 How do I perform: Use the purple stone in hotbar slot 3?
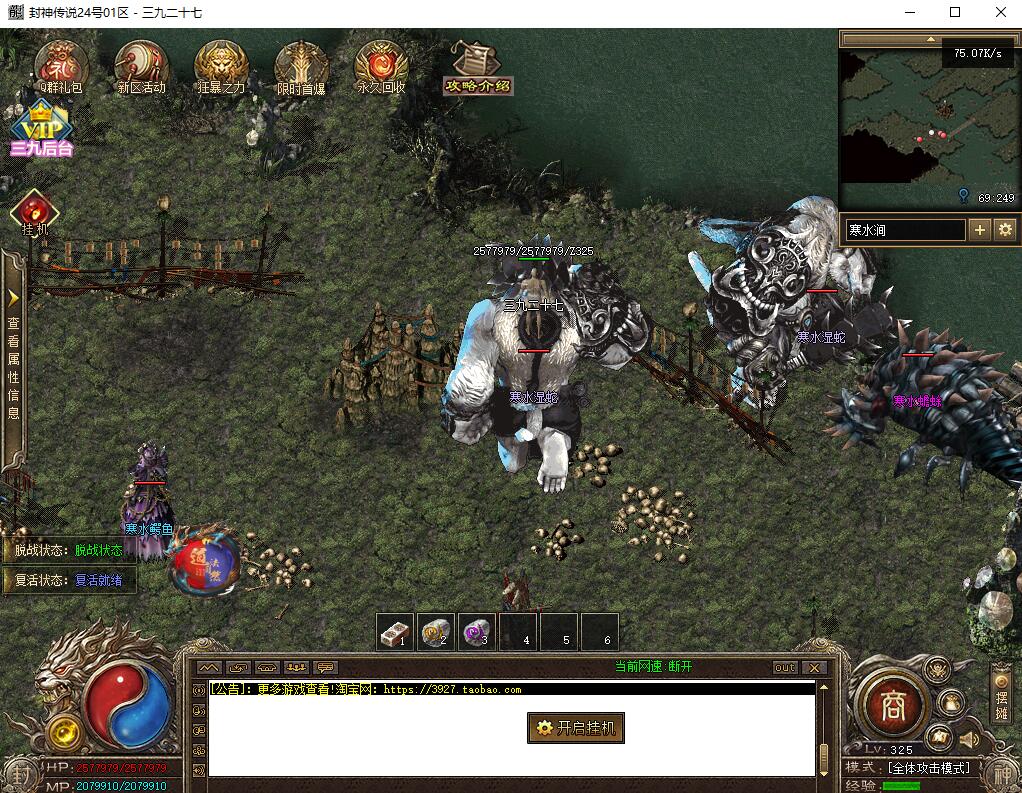(x=477, y=631)
